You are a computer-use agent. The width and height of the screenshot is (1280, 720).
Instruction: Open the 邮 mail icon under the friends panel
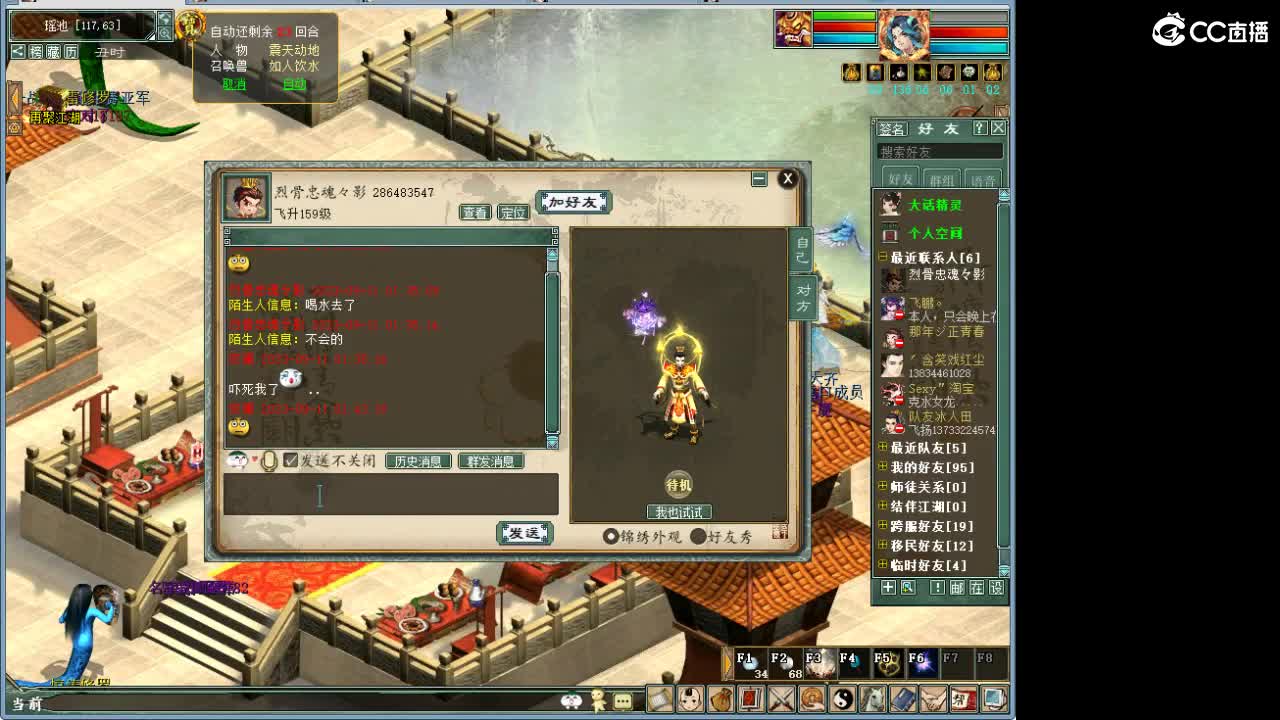(955, 590)
